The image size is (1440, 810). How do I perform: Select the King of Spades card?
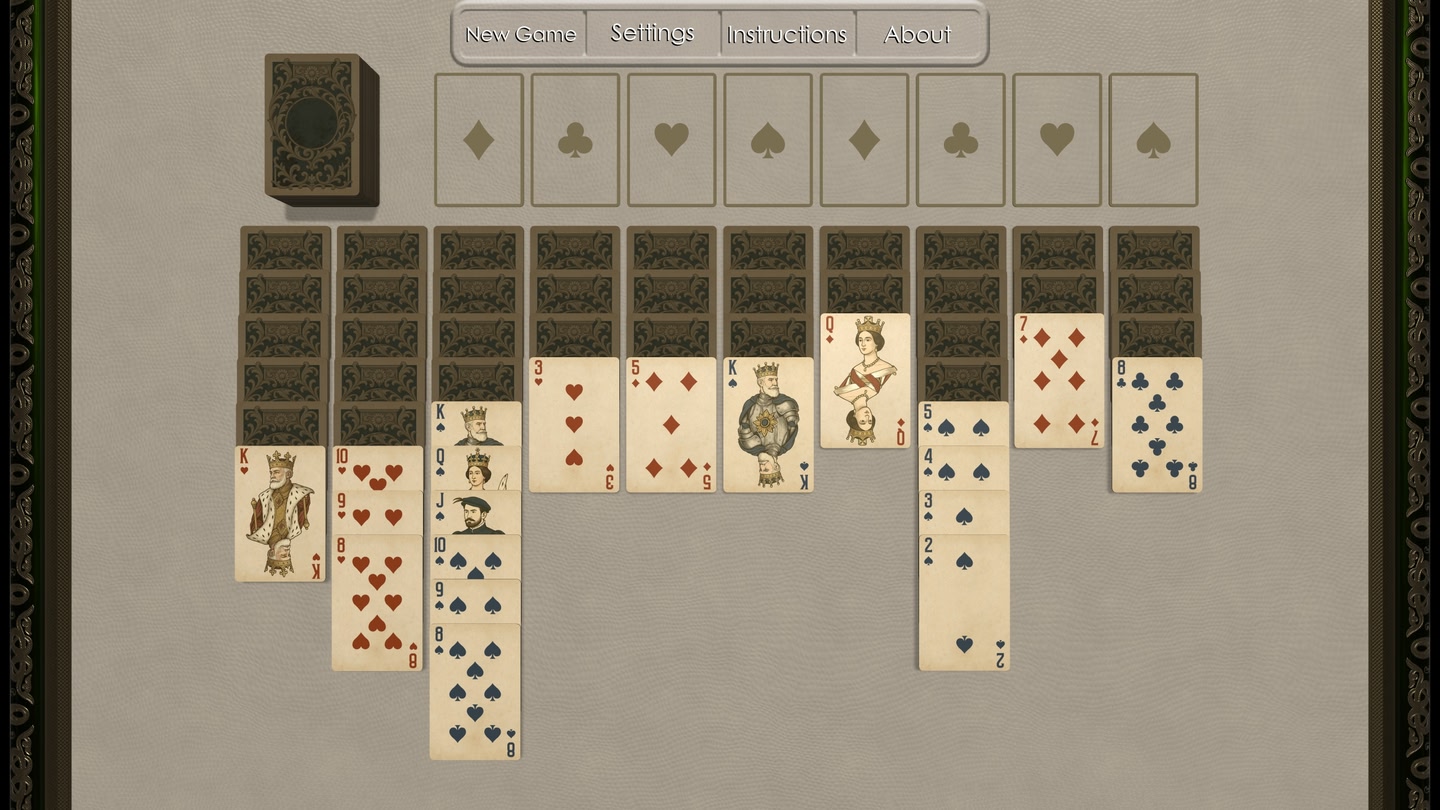coord(767,425)
